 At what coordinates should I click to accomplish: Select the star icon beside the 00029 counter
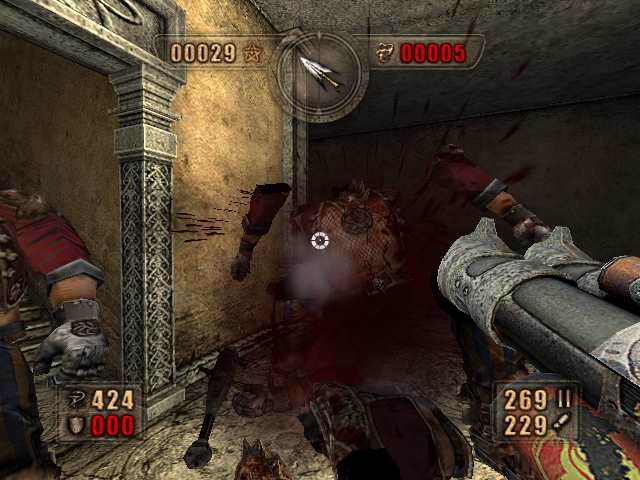click(251, 53)
